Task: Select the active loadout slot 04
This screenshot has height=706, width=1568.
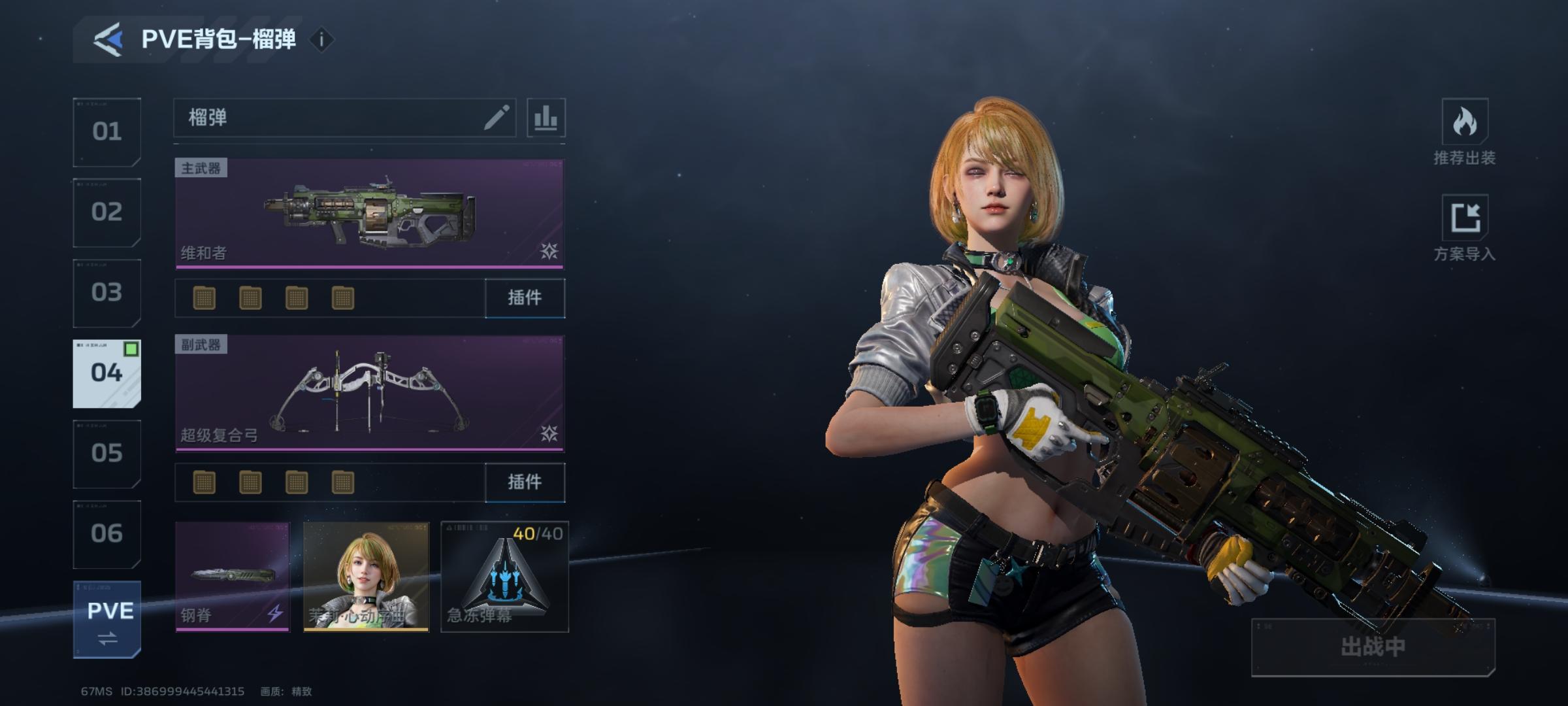Action: tap(106, 373)
